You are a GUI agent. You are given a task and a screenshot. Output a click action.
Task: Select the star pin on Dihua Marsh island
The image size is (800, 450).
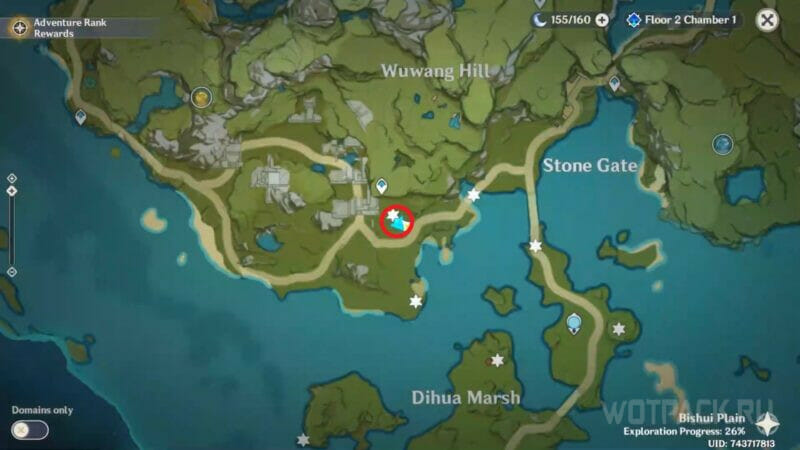coord(497,360)
